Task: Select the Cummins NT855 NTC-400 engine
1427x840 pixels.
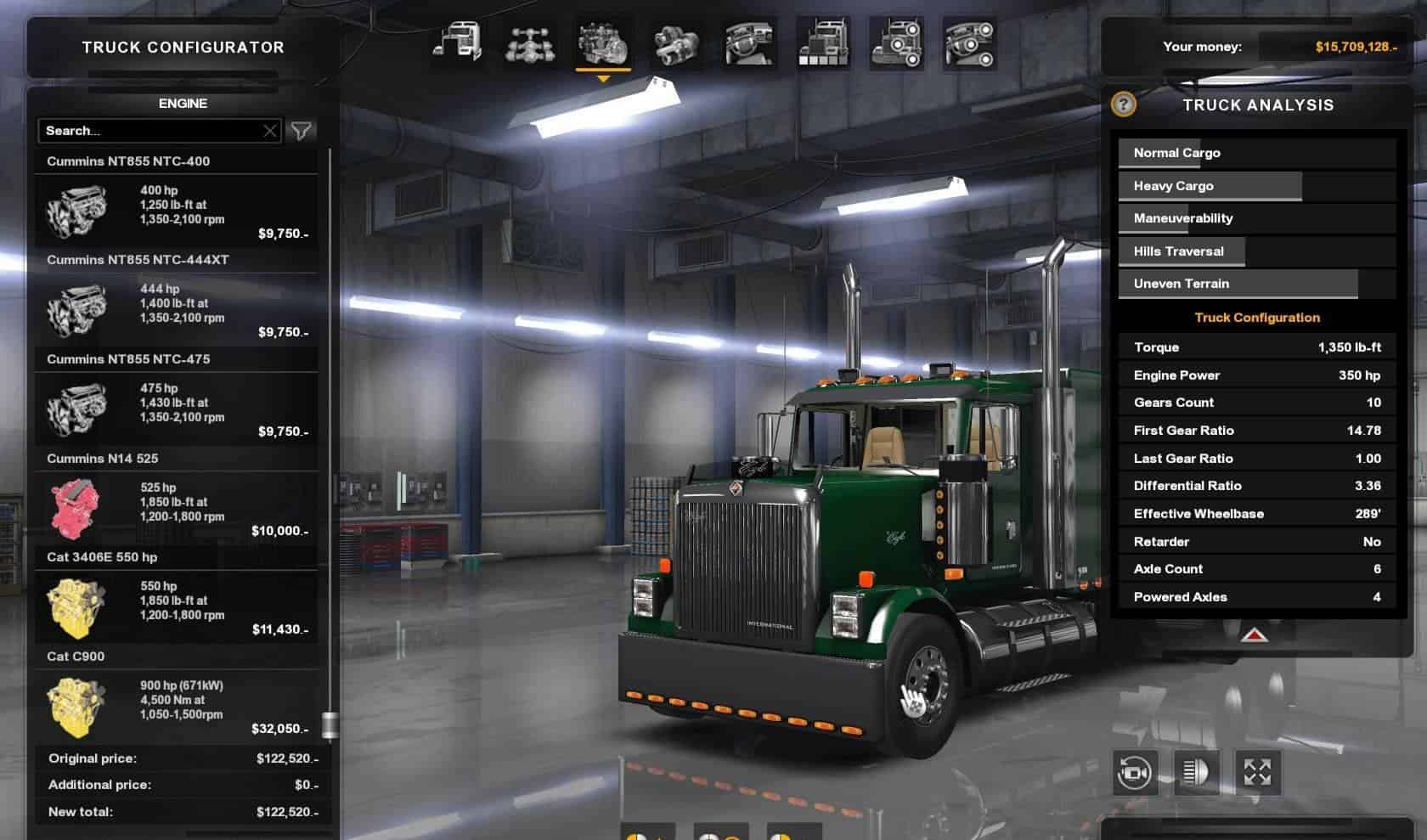Action: [x=177, y=211]
